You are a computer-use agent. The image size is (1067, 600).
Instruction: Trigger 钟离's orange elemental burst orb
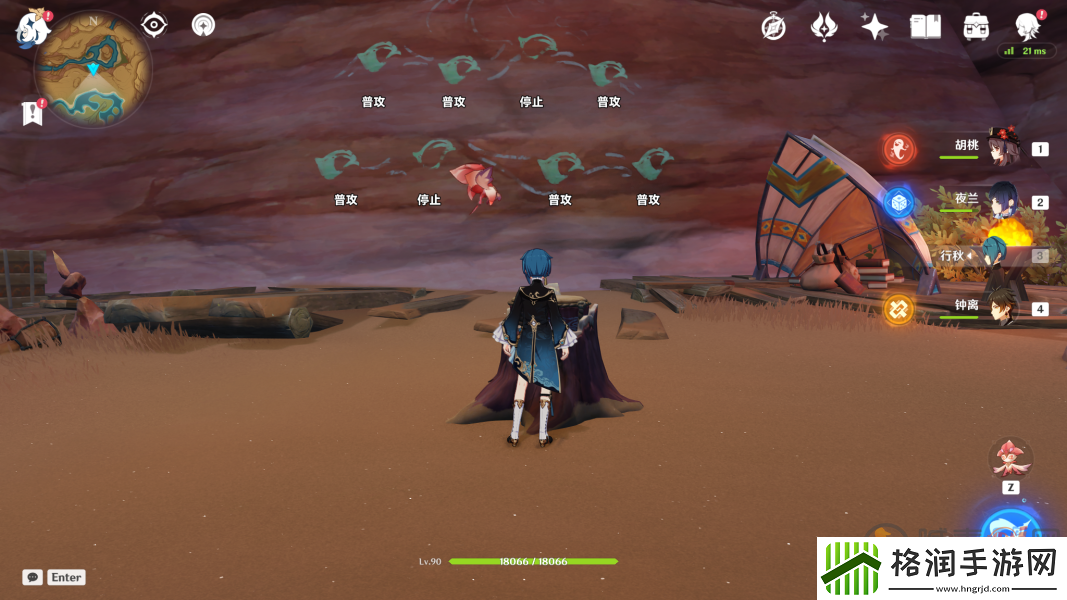(898, 309)
